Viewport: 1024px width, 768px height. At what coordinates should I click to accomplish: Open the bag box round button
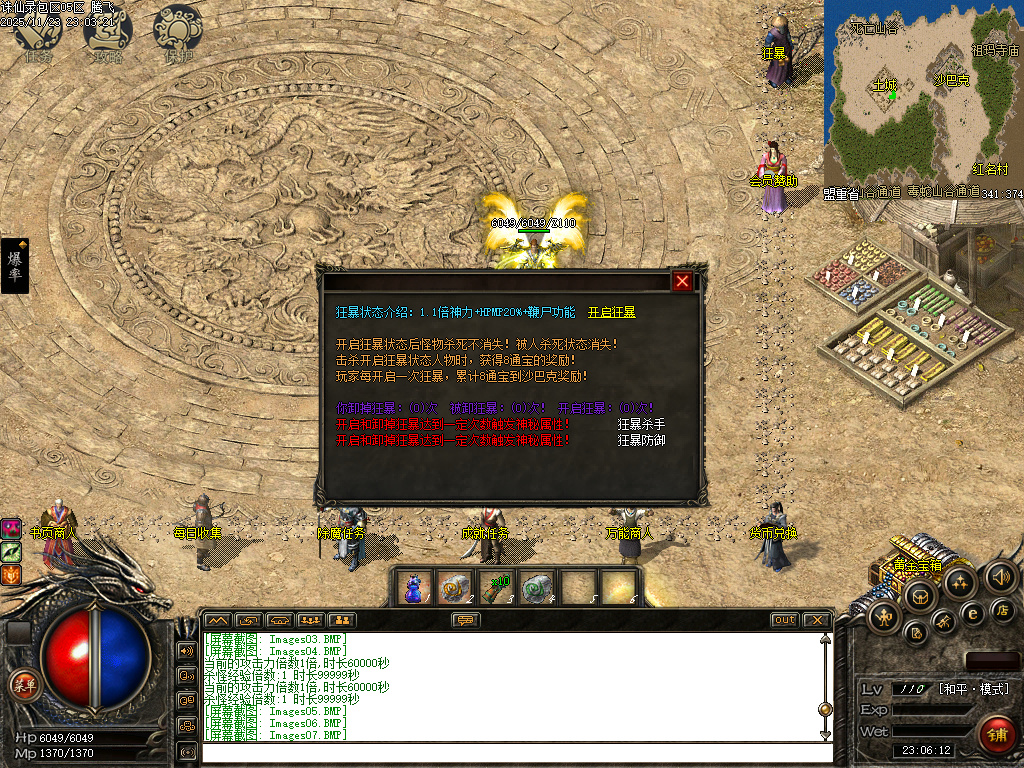click(920, 597)
